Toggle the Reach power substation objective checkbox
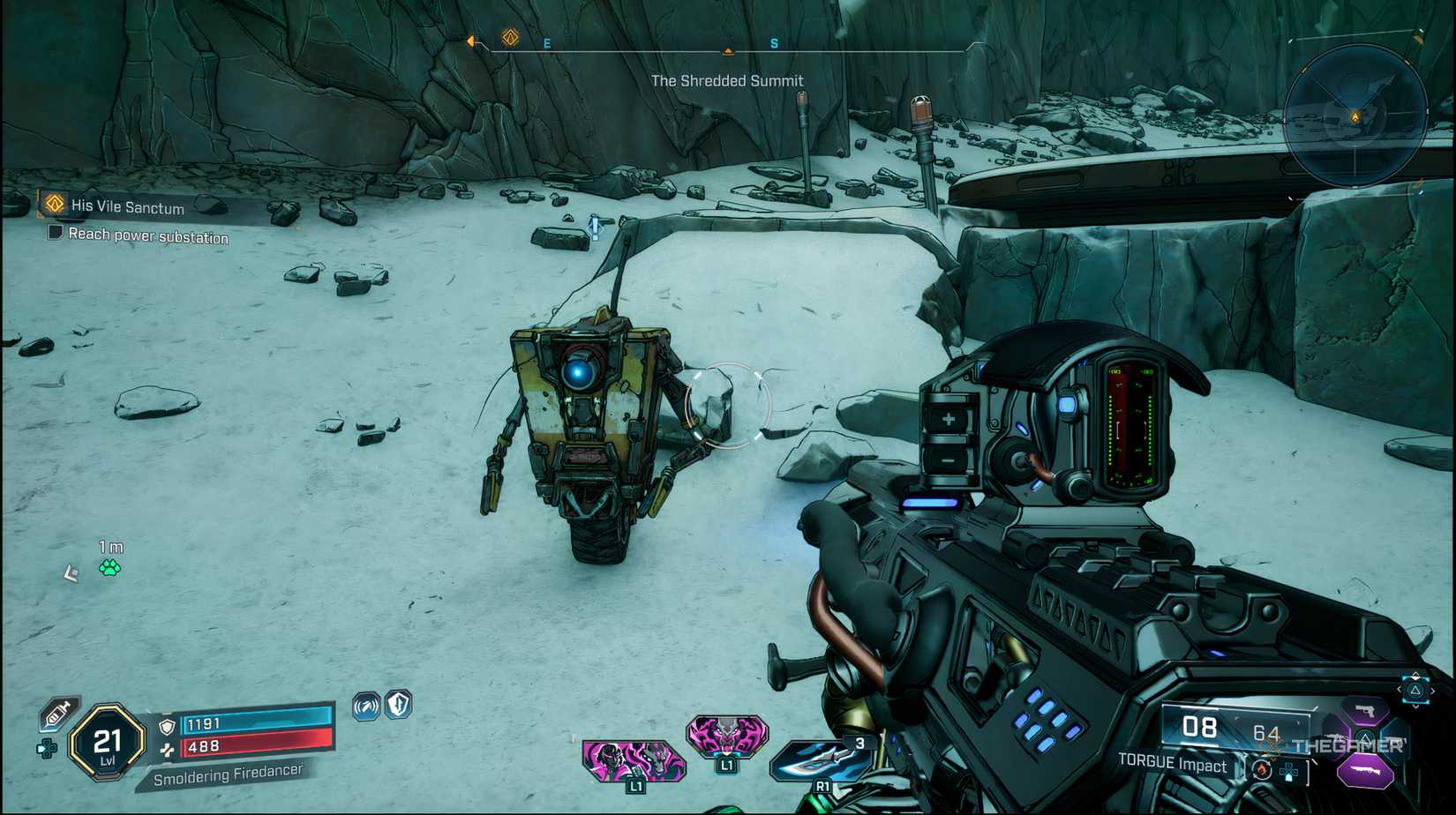1456x815 pixels. (x=56, y=231)
